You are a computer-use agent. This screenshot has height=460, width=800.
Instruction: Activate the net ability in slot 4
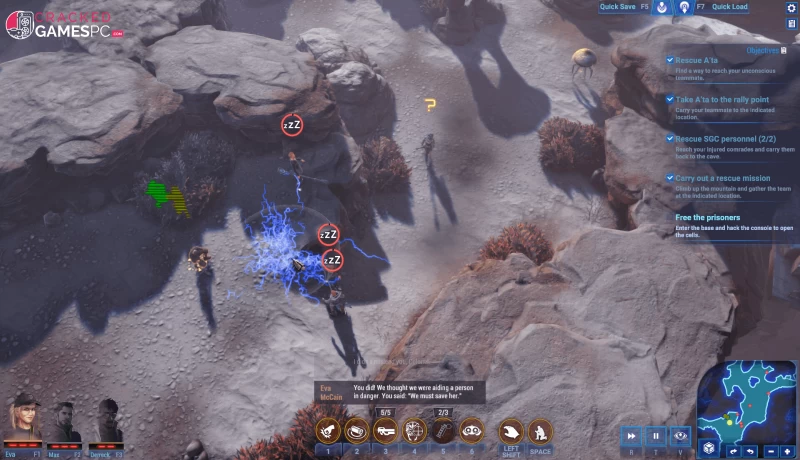[x=414, y=430]
